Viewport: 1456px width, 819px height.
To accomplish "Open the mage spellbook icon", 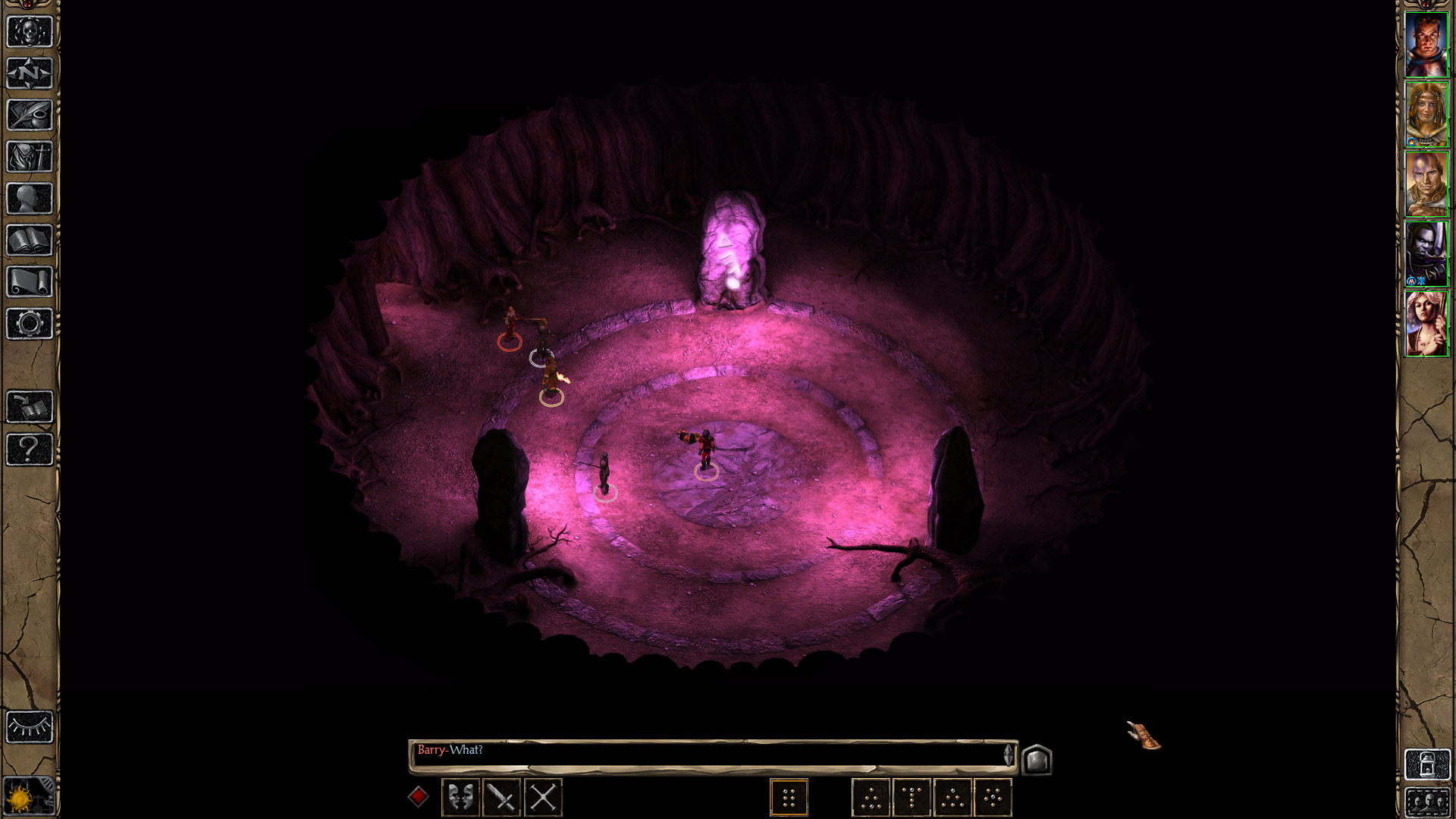I will coord(30,240).
